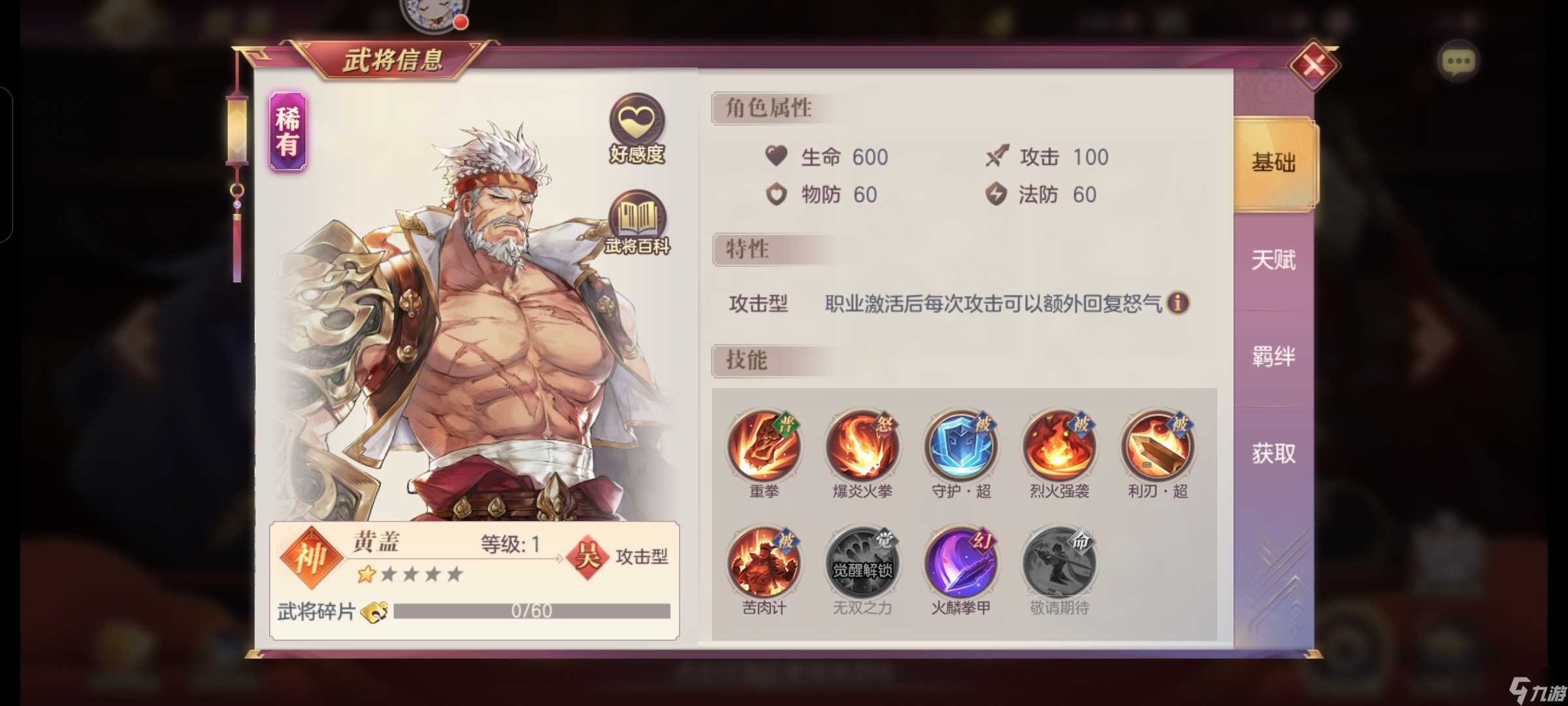Select the 烈火强袭 skill icon
Viewport: 1568px width, 706px height.
[1058, 446]
